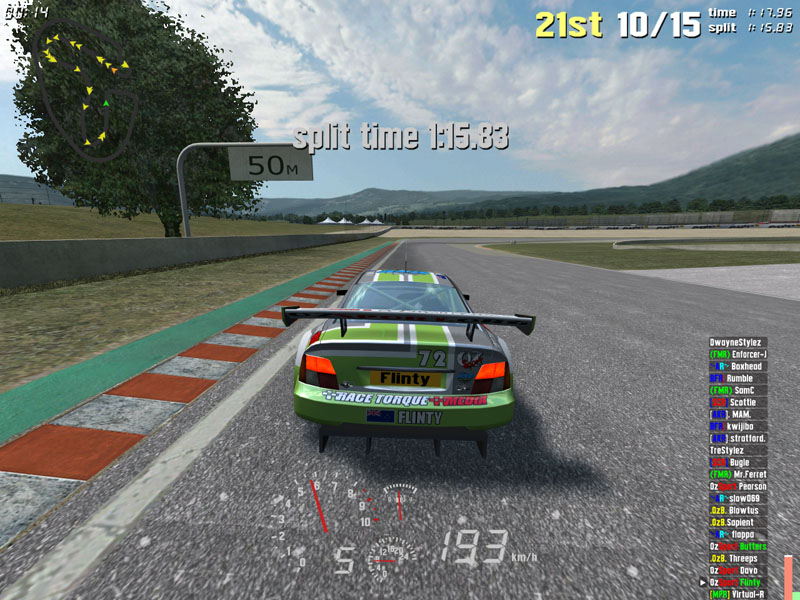Image resolution: width=800 pixels, height=600 pixels.
Task: Select driver Boxhead in the list
Action: (x=738, y=367)
